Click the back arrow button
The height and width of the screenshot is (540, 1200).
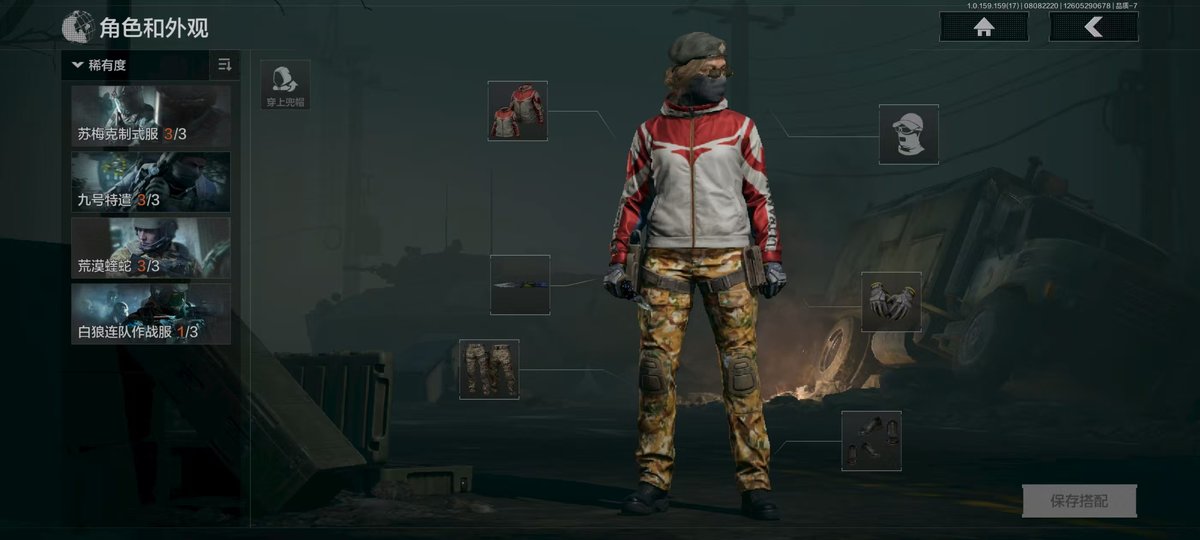[x=1093, y=27]
